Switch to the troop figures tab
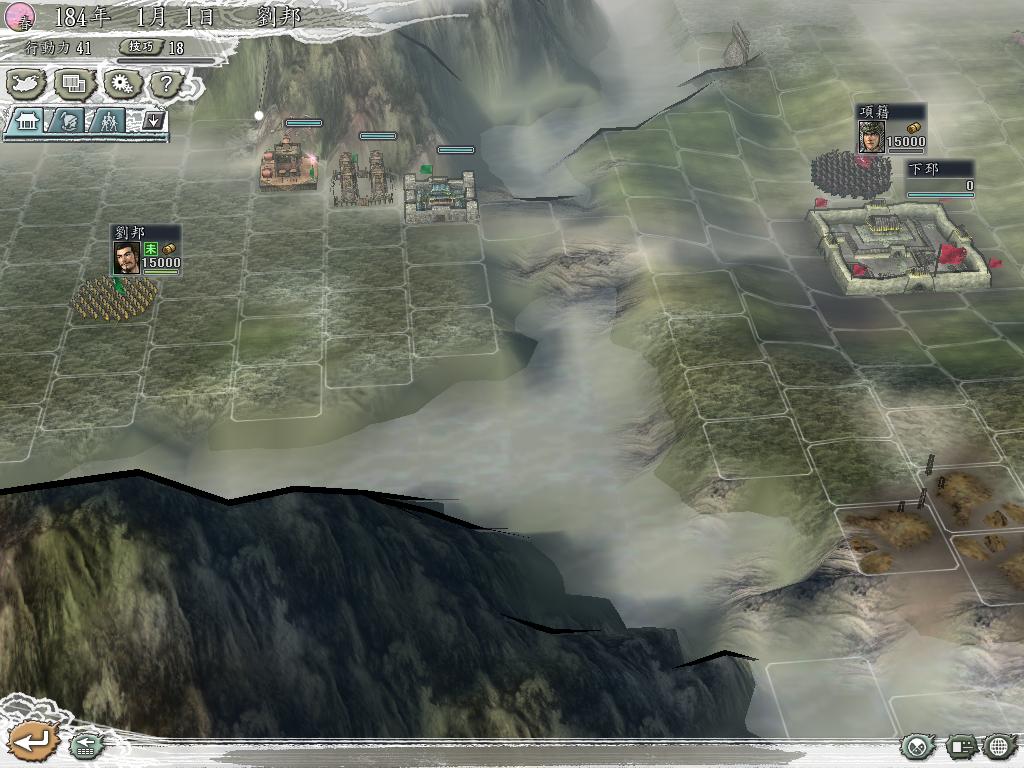This screenshot has width=1024, height=768. click(x=108, y=121)
